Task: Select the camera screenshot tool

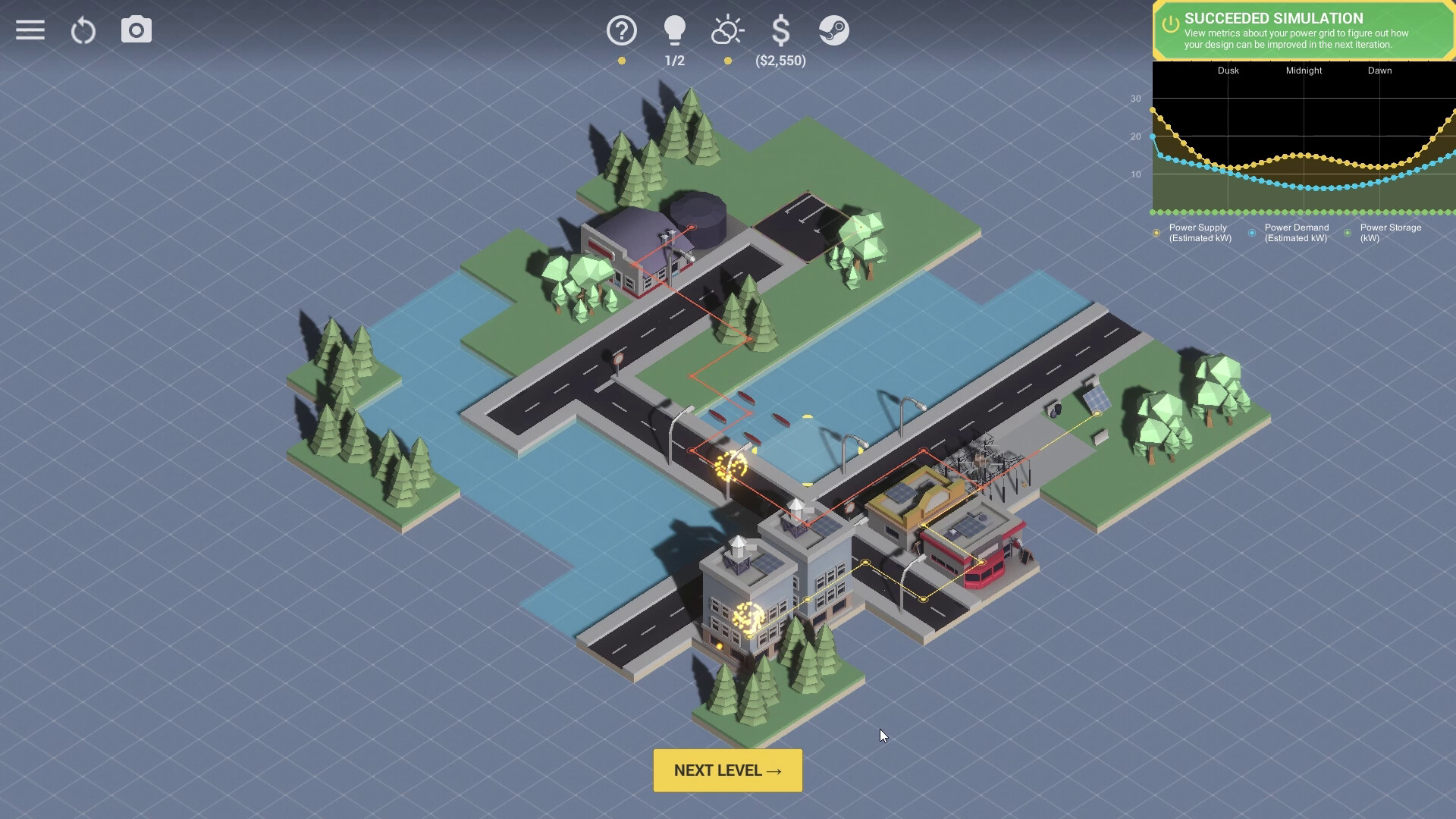Action: click(x=136, y=30)
